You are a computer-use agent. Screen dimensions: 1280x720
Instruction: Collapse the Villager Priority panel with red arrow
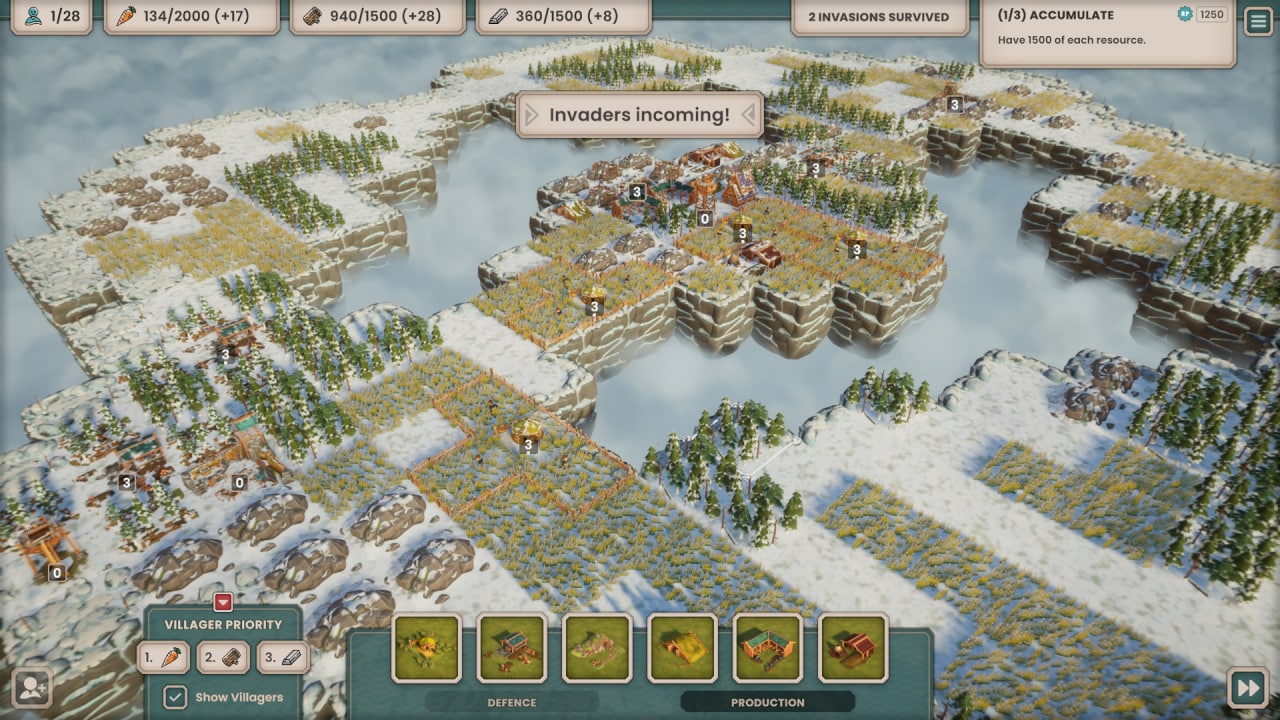223,602
